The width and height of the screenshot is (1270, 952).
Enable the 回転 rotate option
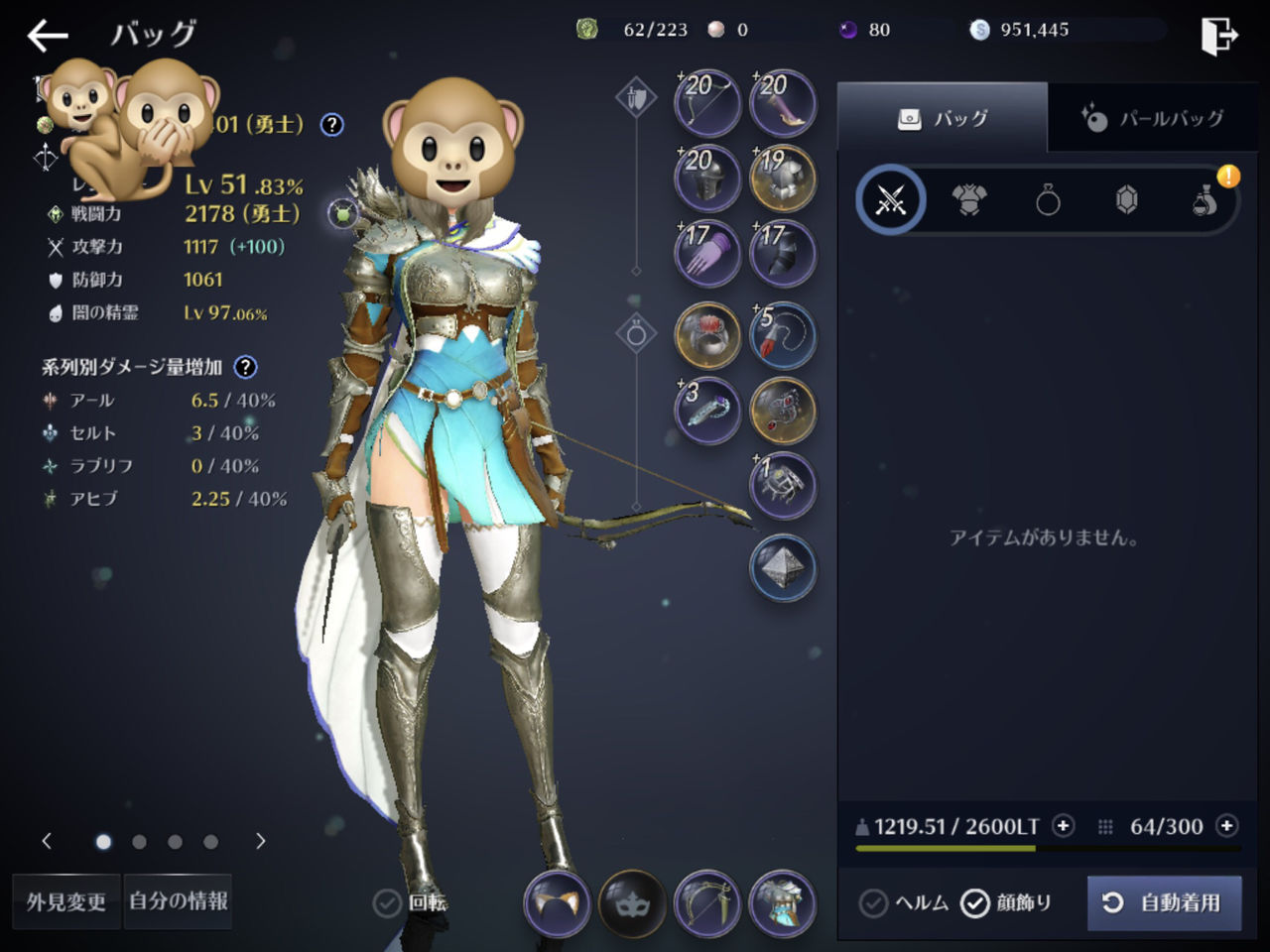click(385, 904)
